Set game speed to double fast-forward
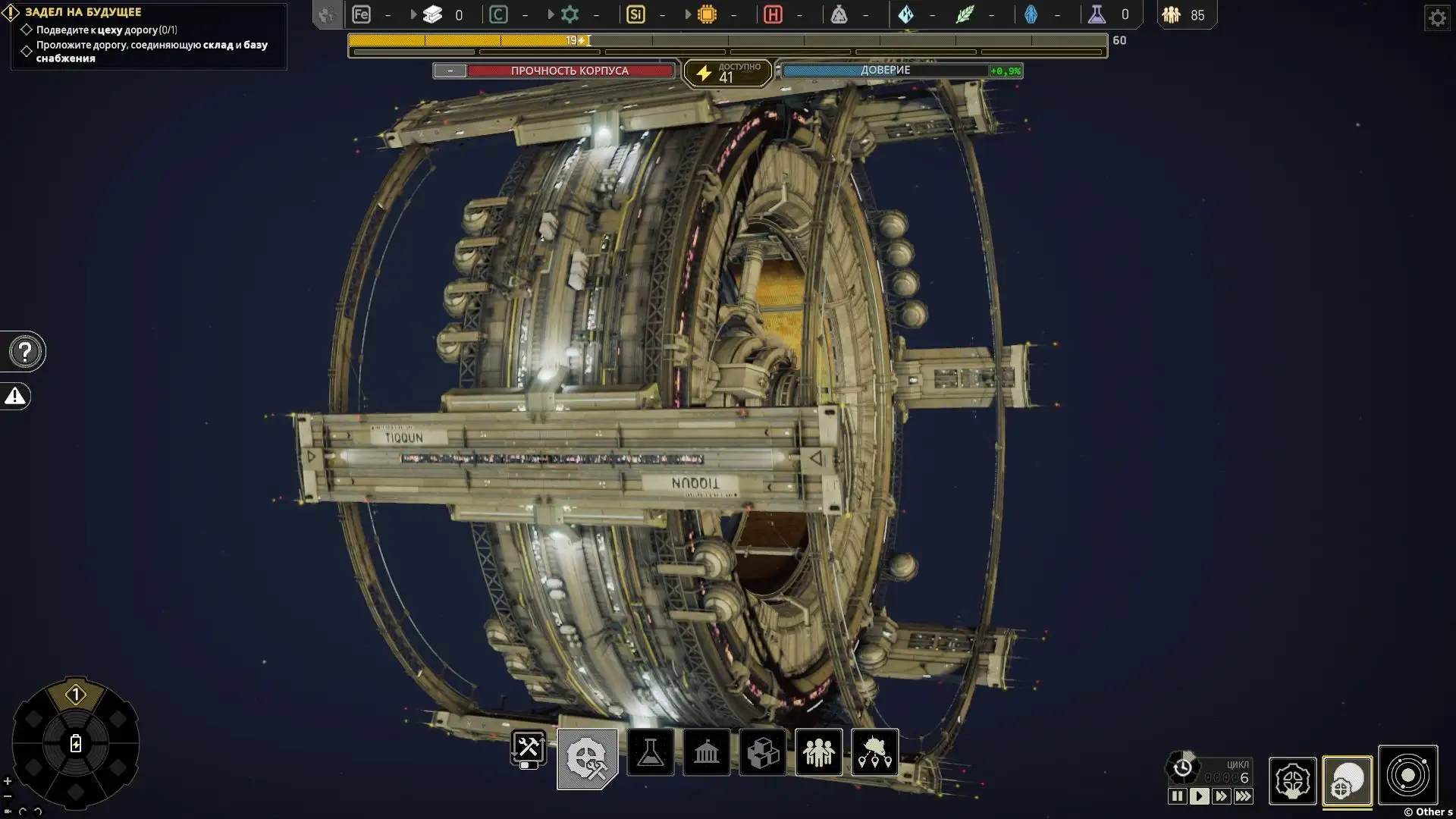The height and width of the screenshot is (819, 1456). pyautogui.click(x=1221, y=796)
